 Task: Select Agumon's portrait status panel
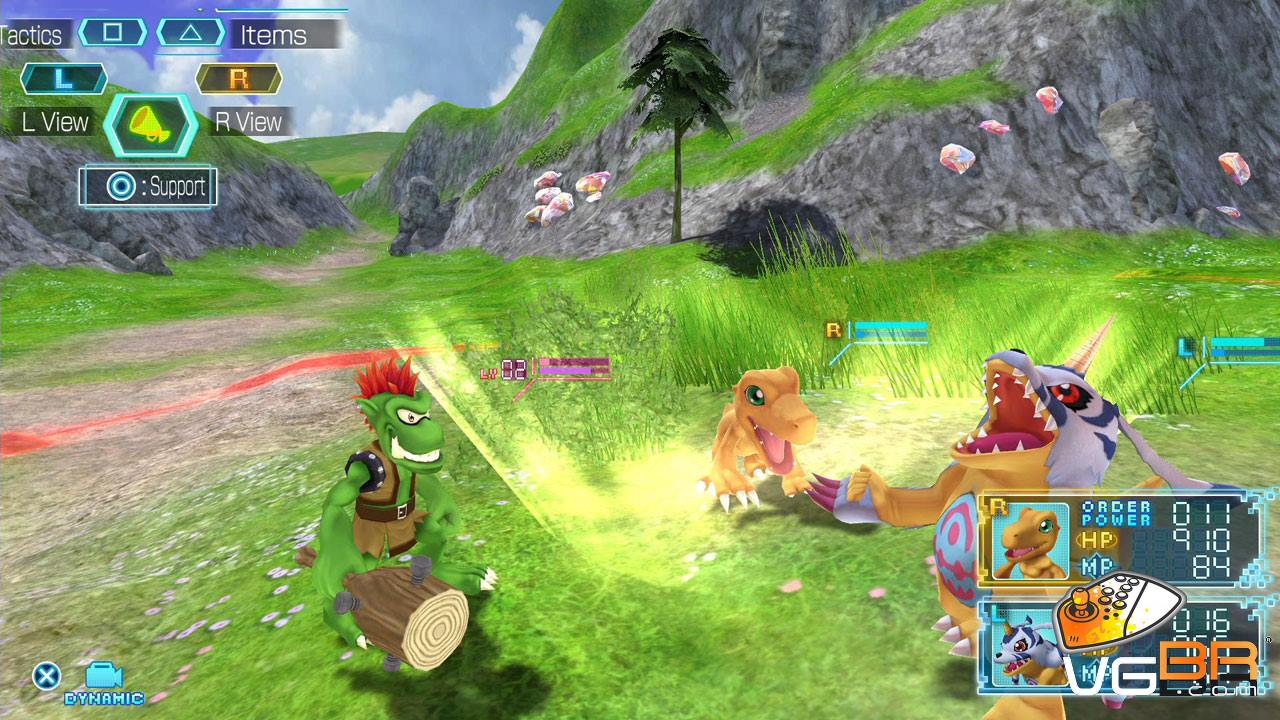point(1030,540)
